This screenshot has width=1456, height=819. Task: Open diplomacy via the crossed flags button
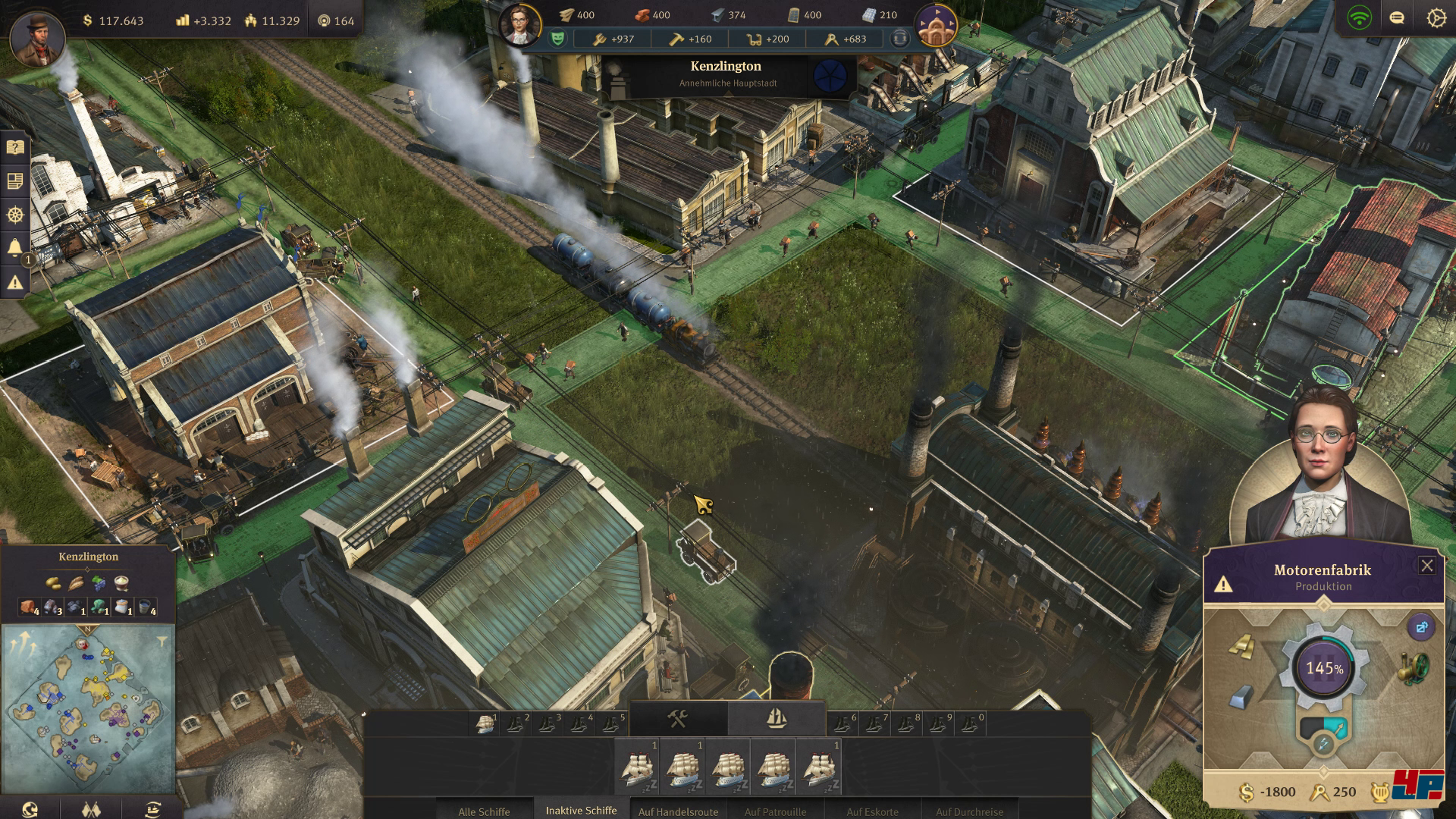pyautogui.click(x=91, y=808)
